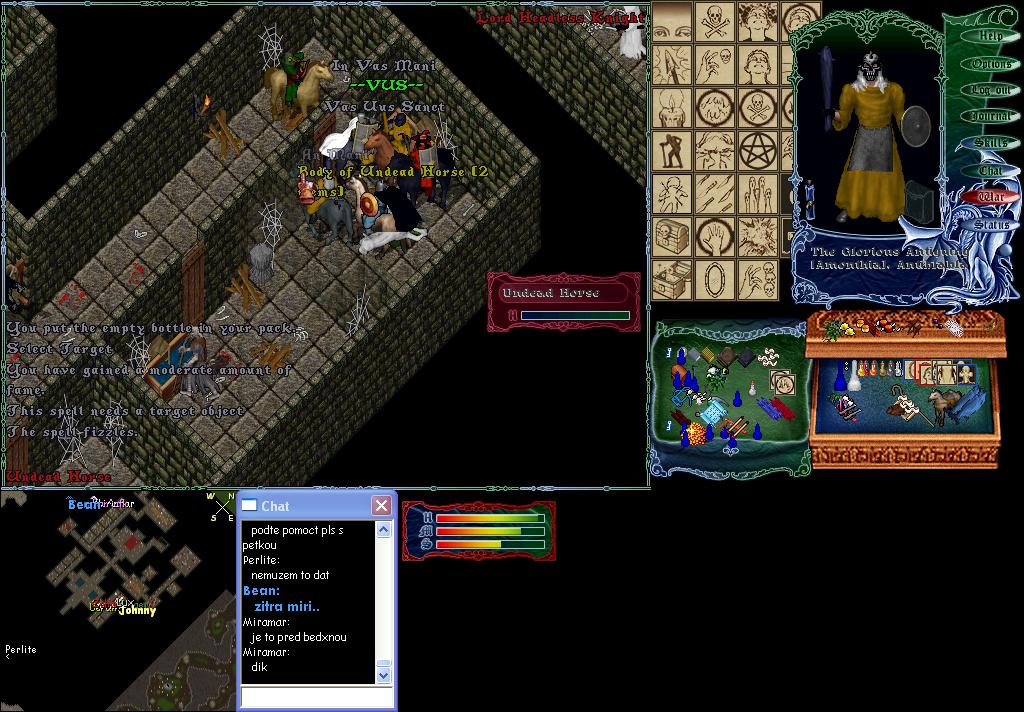The image size is (1024, 712).
Task: Open the Options menu
Action: click(991, 64)
